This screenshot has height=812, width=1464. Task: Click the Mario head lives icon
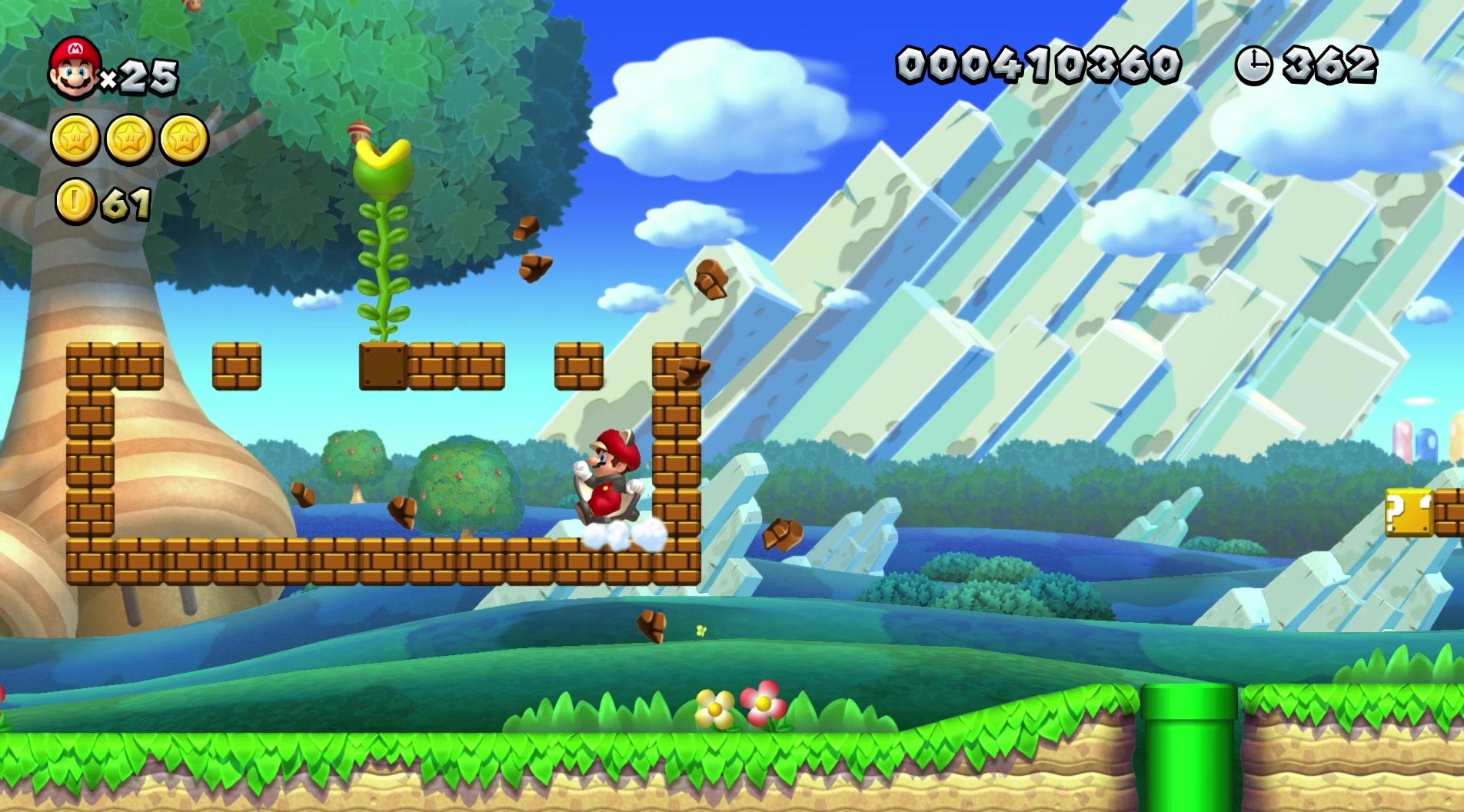tap(73, 65)
